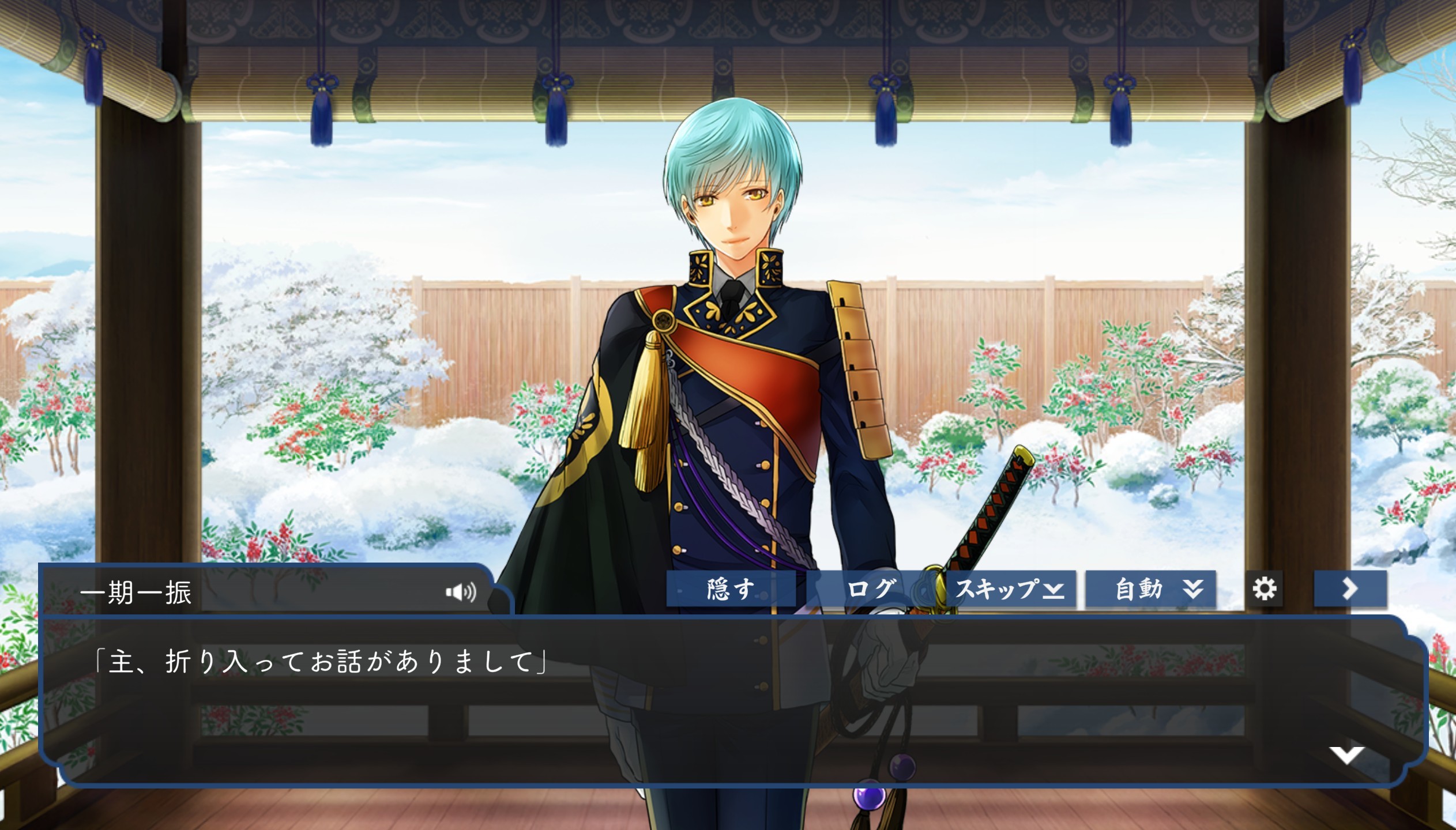Open settings via the gear icon
1456x830 pixels.
[x=1264, y=589]
